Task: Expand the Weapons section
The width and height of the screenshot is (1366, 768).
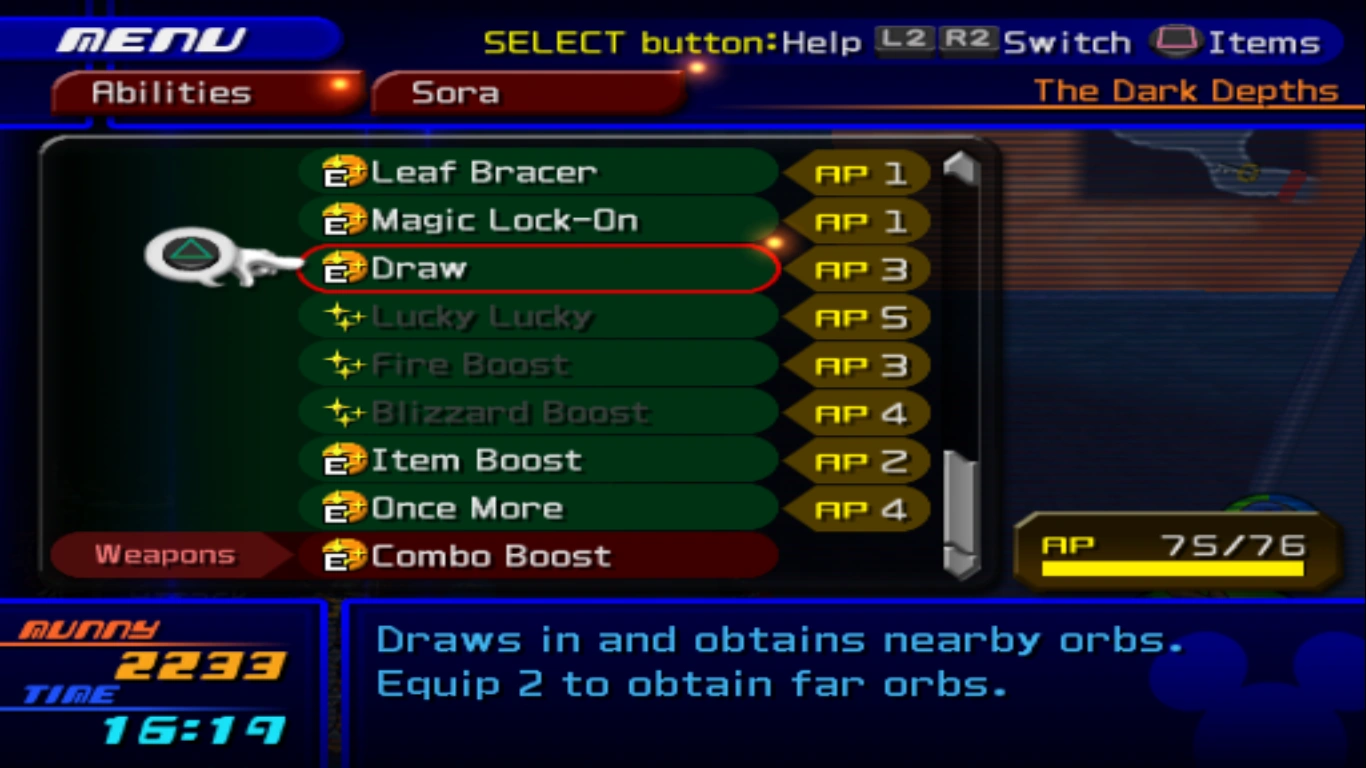Action: pos(163,553)
